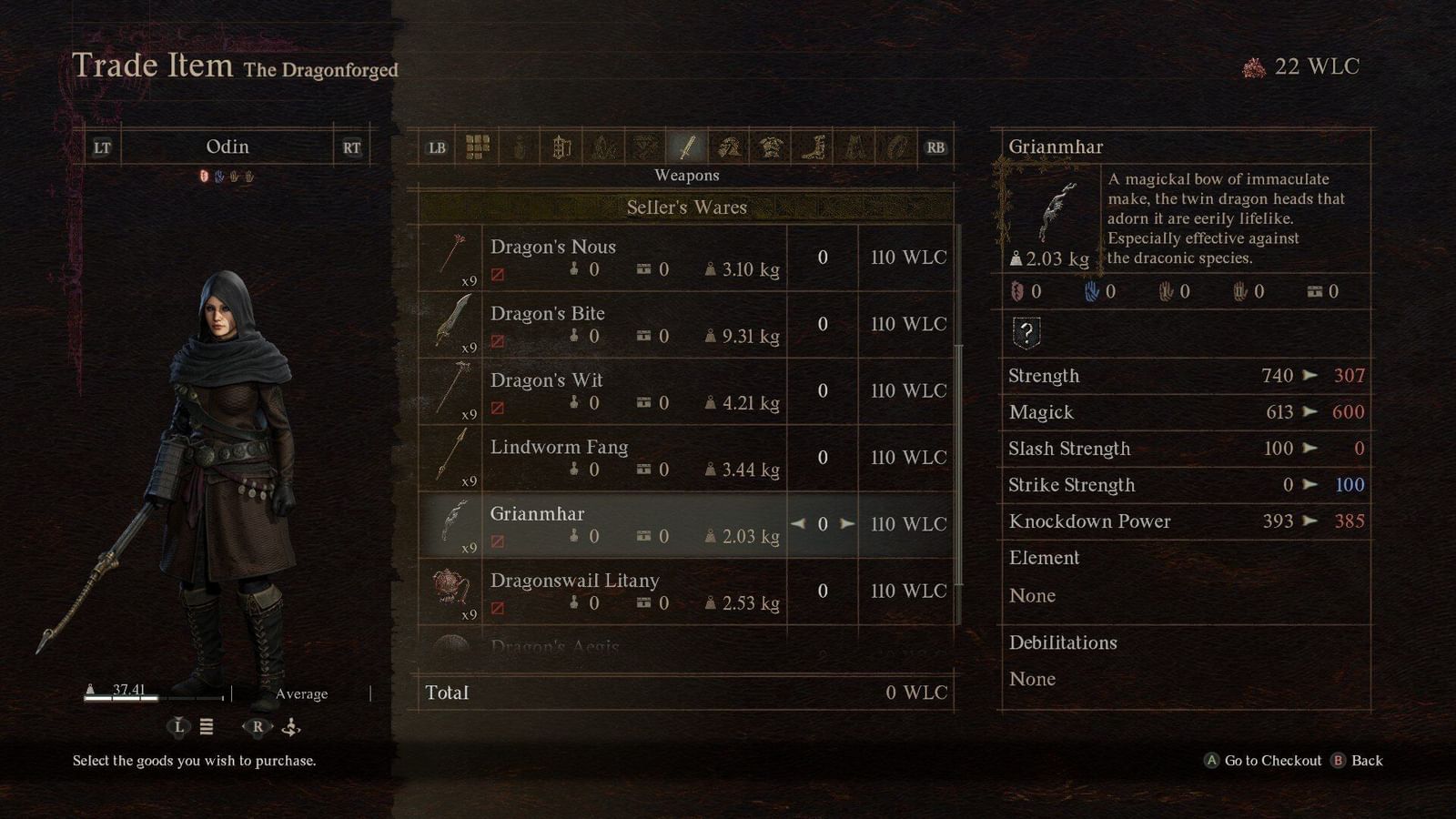1456x819 pixels.
Task: Open the cloak category icon
Action: coord(854,147)
